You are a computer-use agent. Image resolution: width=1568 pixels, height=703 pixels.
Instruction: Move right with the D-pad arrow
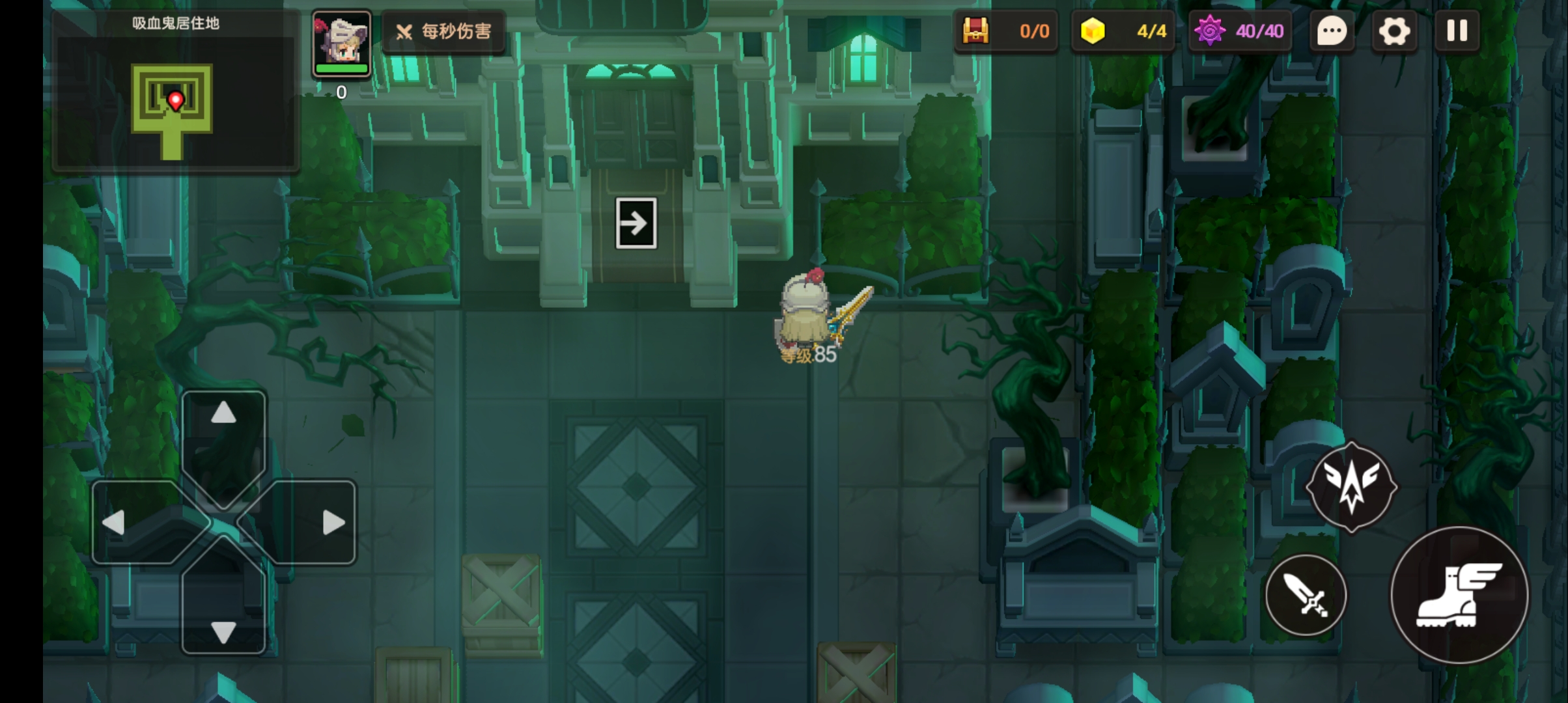(333, 523)
